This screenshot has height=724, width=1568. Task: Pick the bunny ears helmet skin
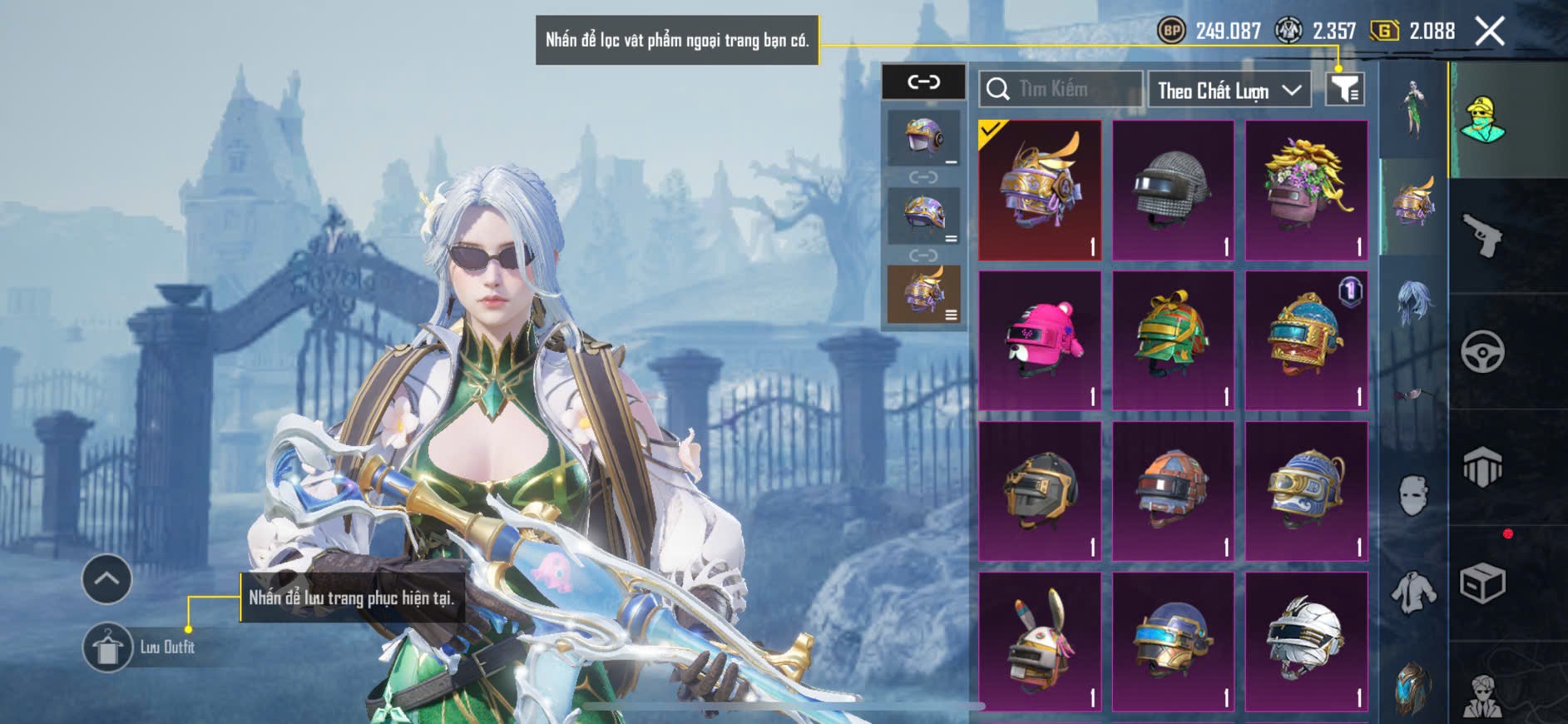pyautogui.click(x=1040, y=641)
